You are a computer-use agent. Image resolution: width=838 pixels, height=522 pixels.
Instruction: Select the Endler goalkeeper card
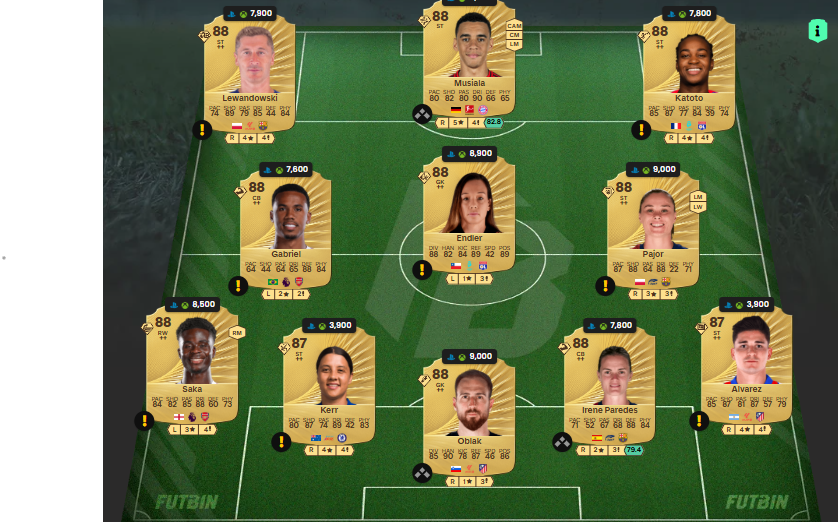(x=469, y=215)
